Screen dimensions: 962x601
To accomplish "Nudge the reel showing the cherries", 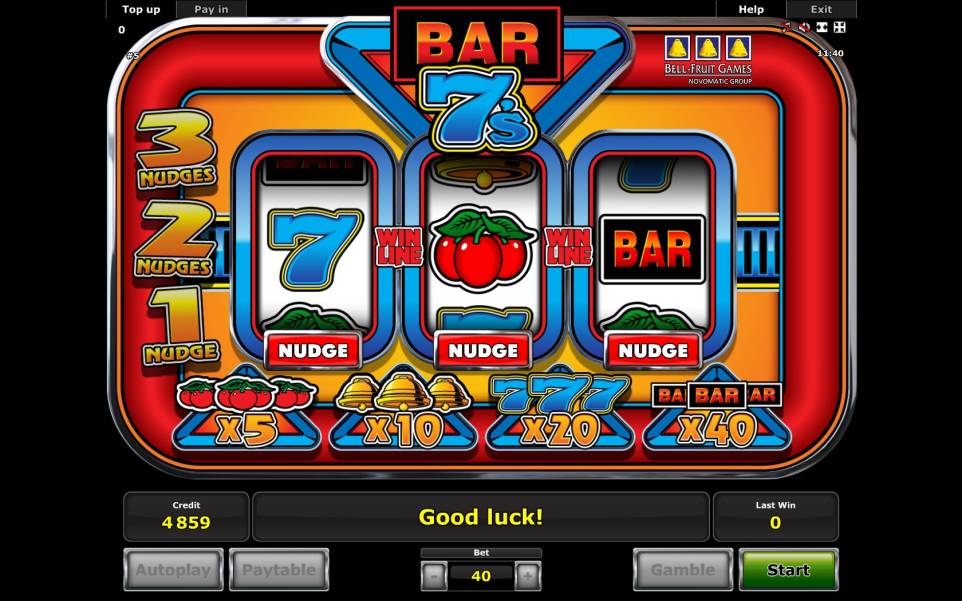I will point(483,351).
